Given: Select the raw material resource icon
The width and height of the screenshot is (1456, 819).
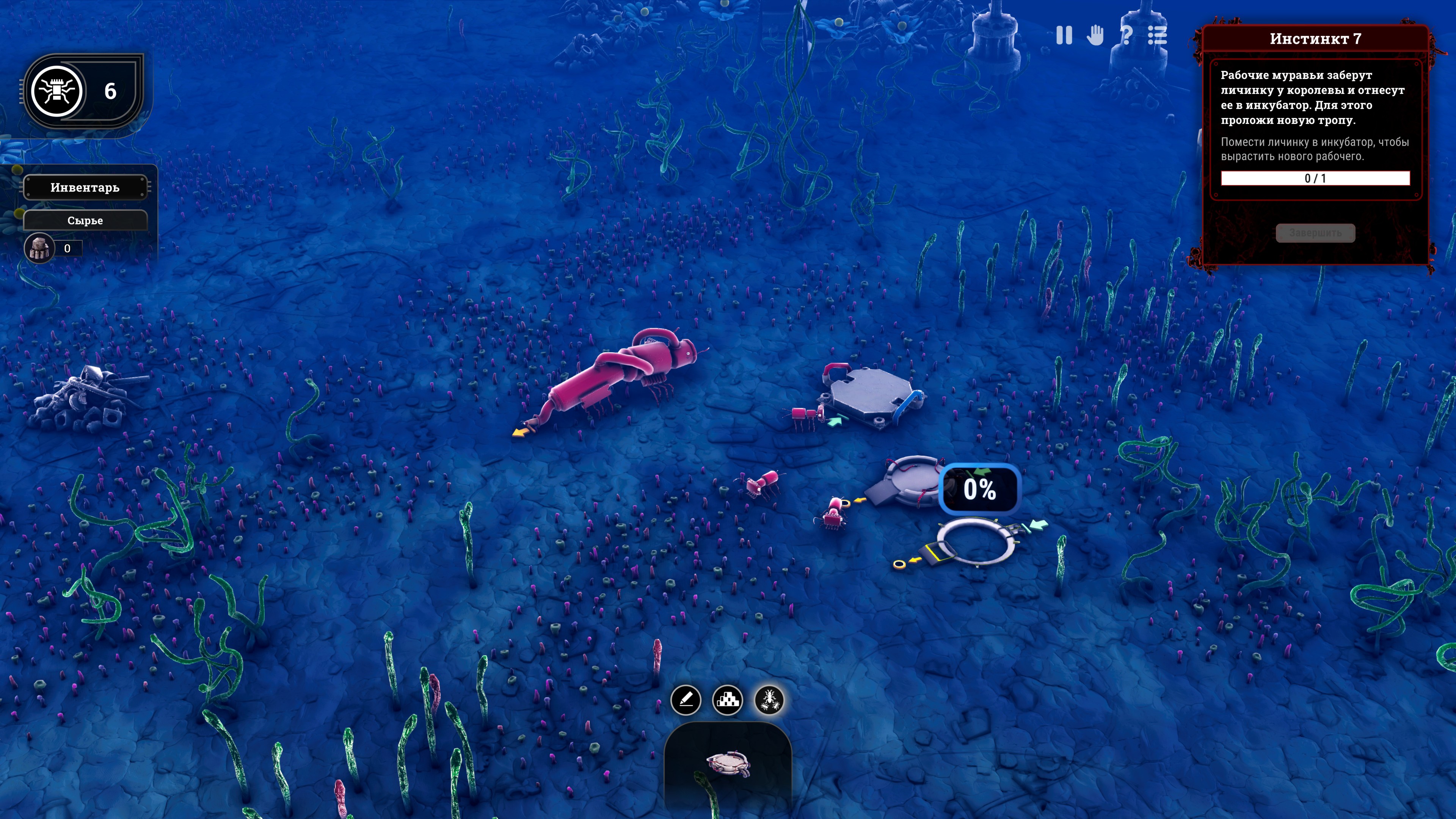Looking at the screenshot, I should [39, 248].
